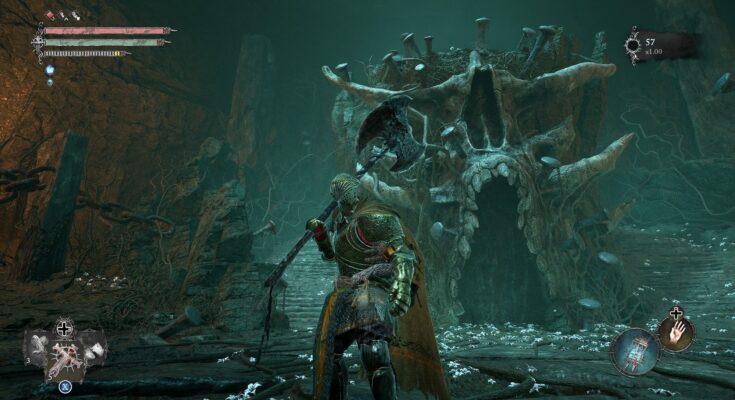Select the central crossed-bones quick item slot
Viewport: 735px width, 400px height.
pos(64,355)
